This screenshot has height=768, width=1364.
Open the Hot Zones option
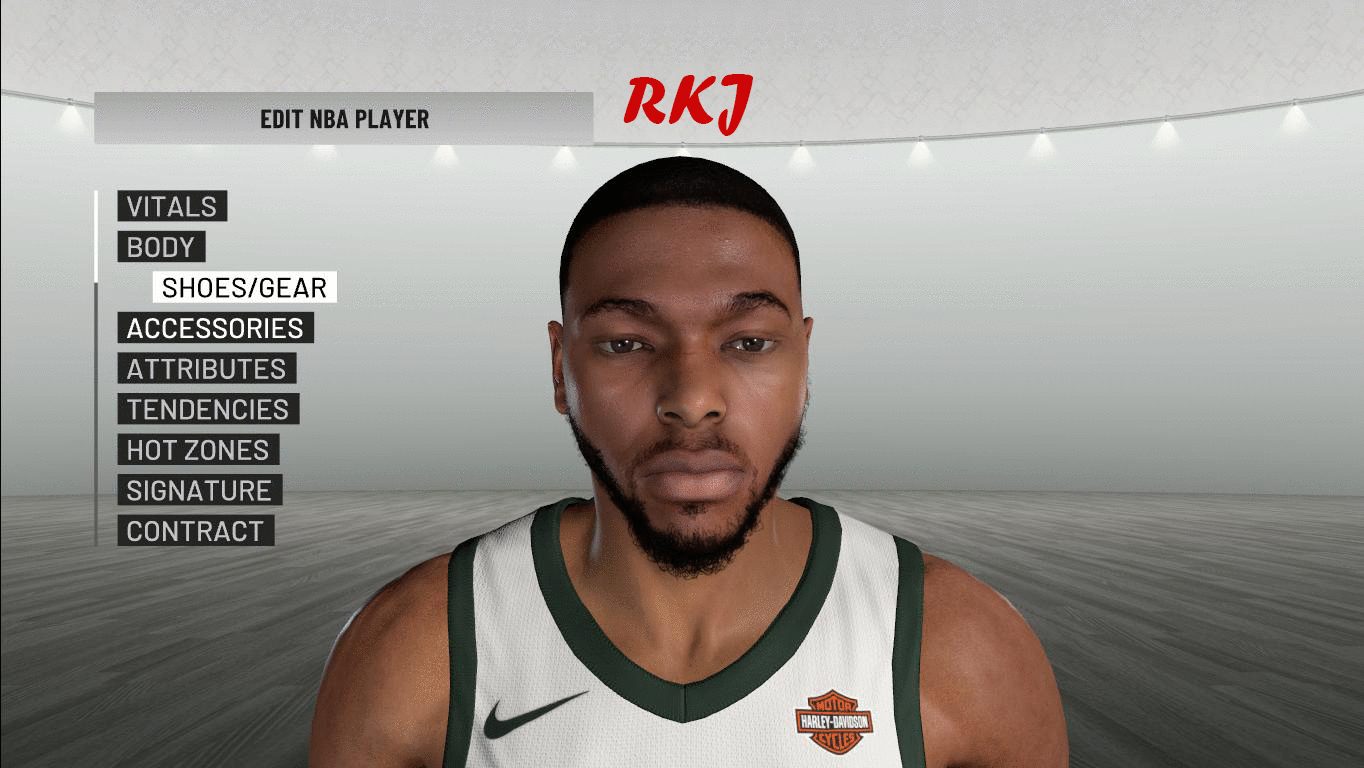tap(198, 450)
